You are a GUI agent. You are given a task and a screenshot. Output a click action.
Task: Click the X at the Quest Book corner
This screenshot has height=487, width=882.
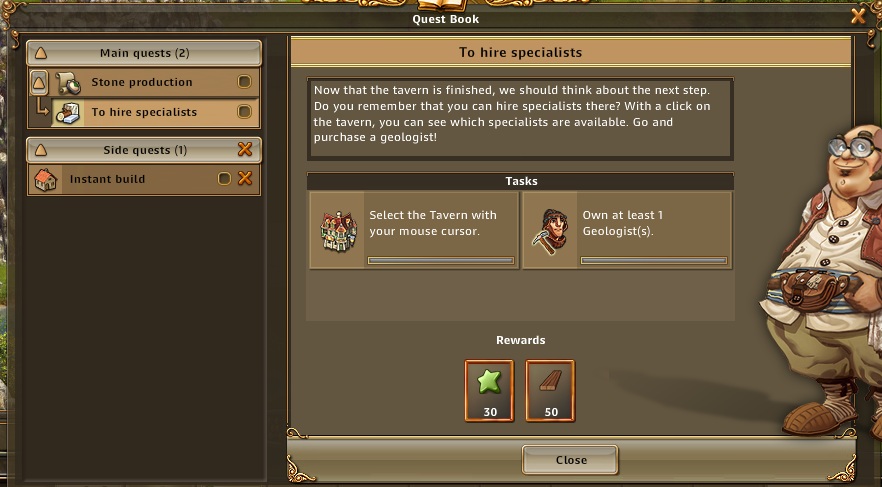tap(857, 15)
